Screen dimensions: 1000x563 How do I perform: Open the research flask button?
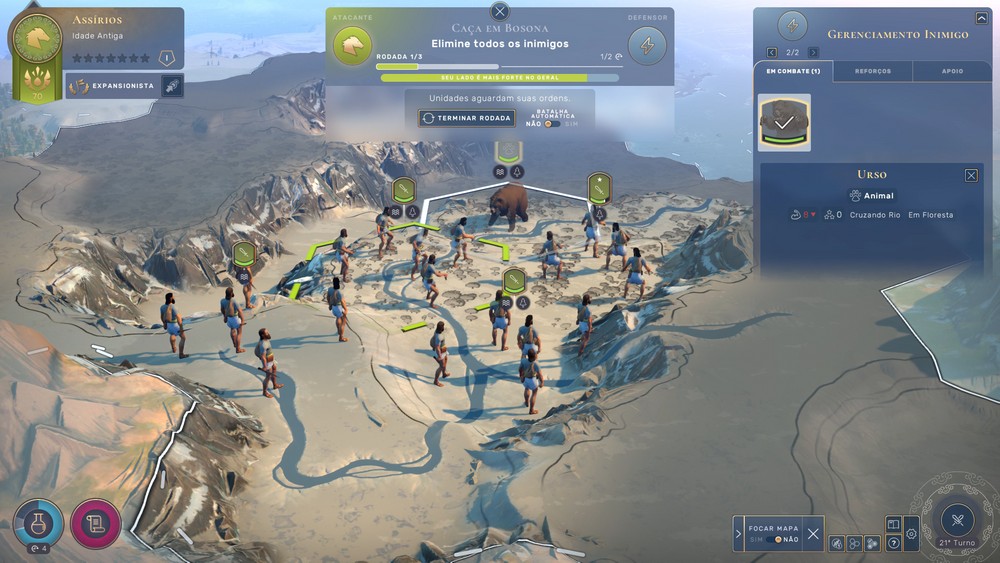tap(38, 522)
